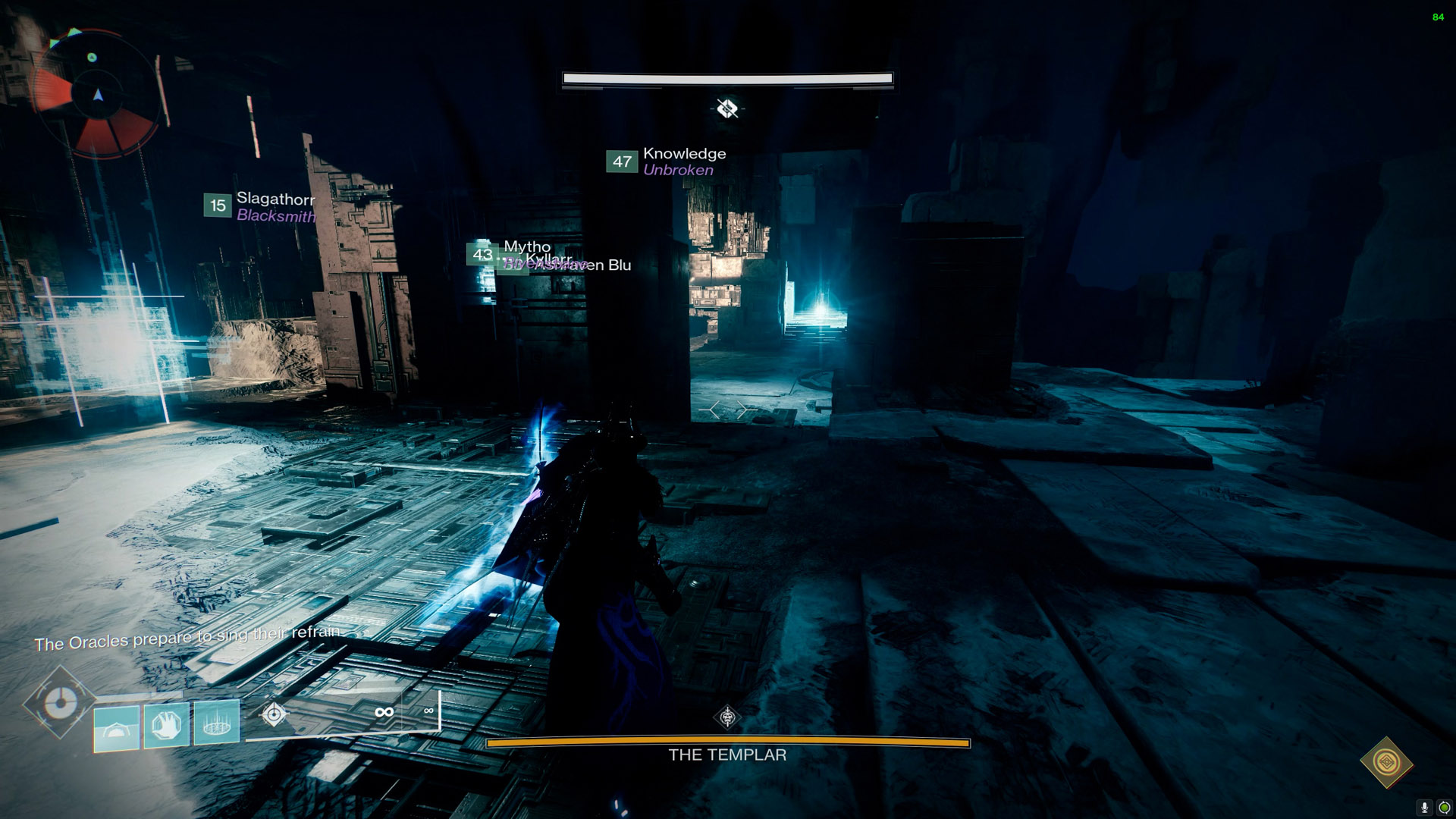Click the green instant replay overlay indicator
Screen dimensions: 1456x819
pos(1445,808)
